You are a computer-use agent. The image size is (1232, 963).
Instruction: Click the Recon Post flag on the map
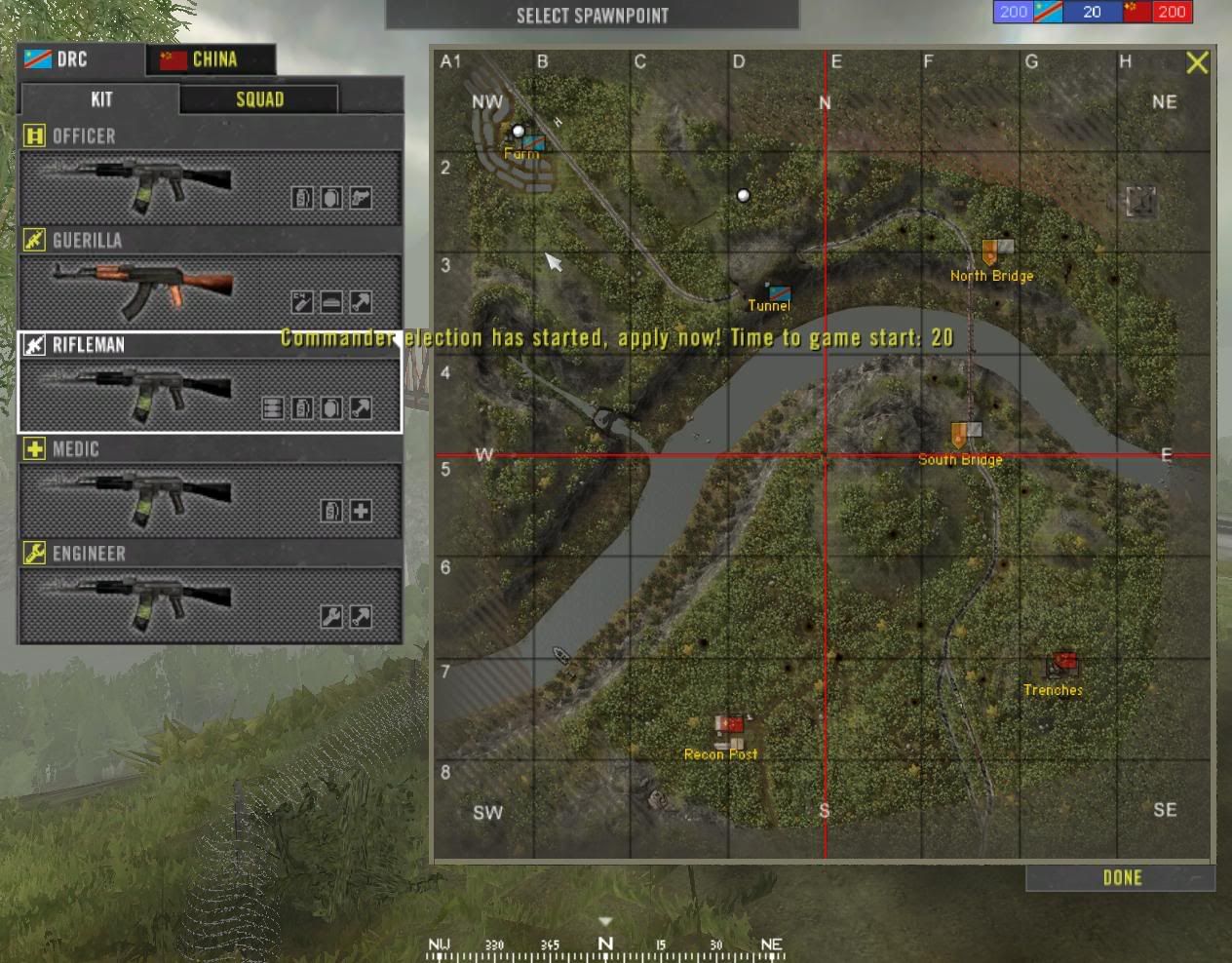[x=729, y=726]
